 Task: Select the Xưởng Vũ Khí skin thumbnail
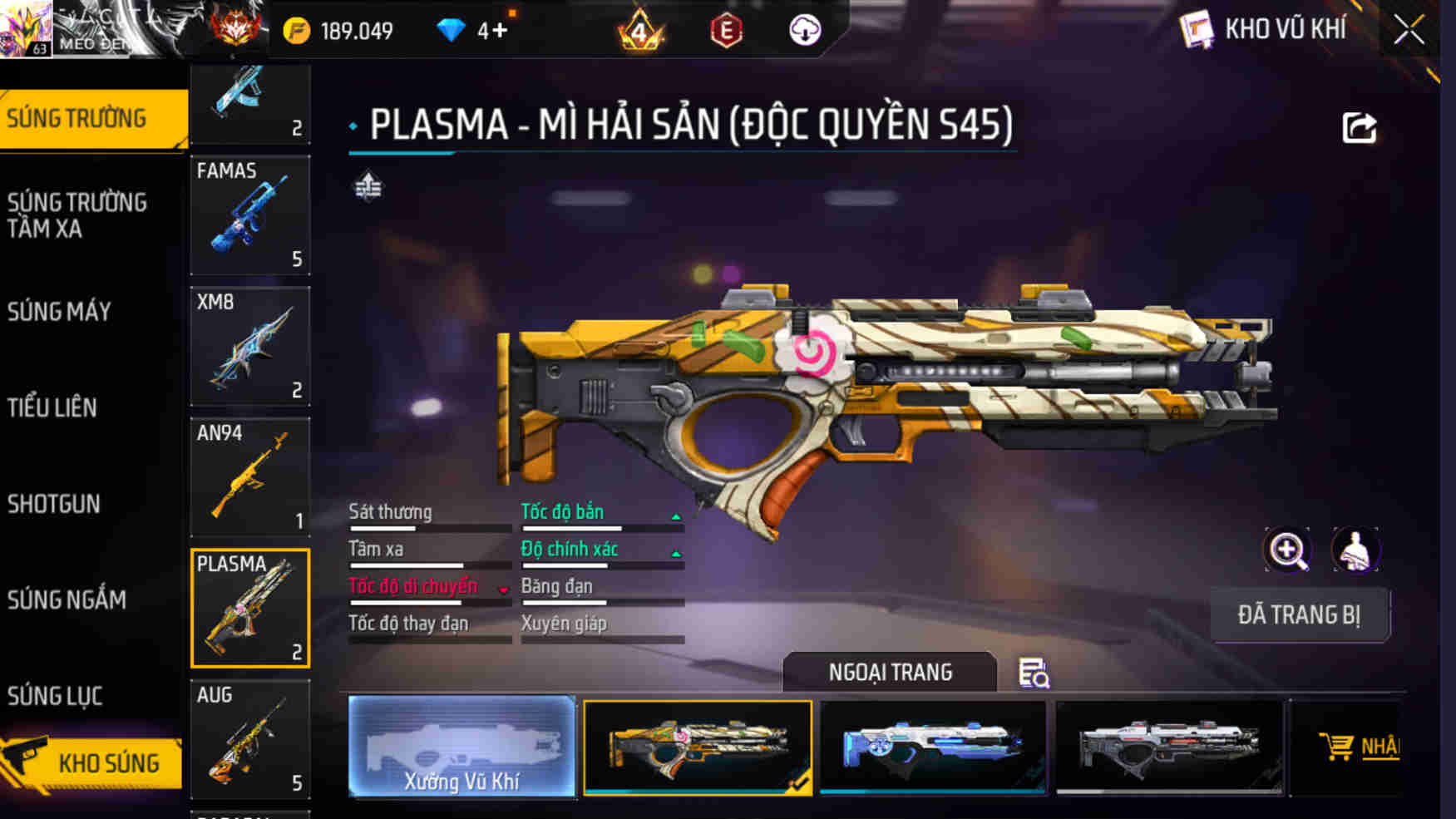coord(462,747)
